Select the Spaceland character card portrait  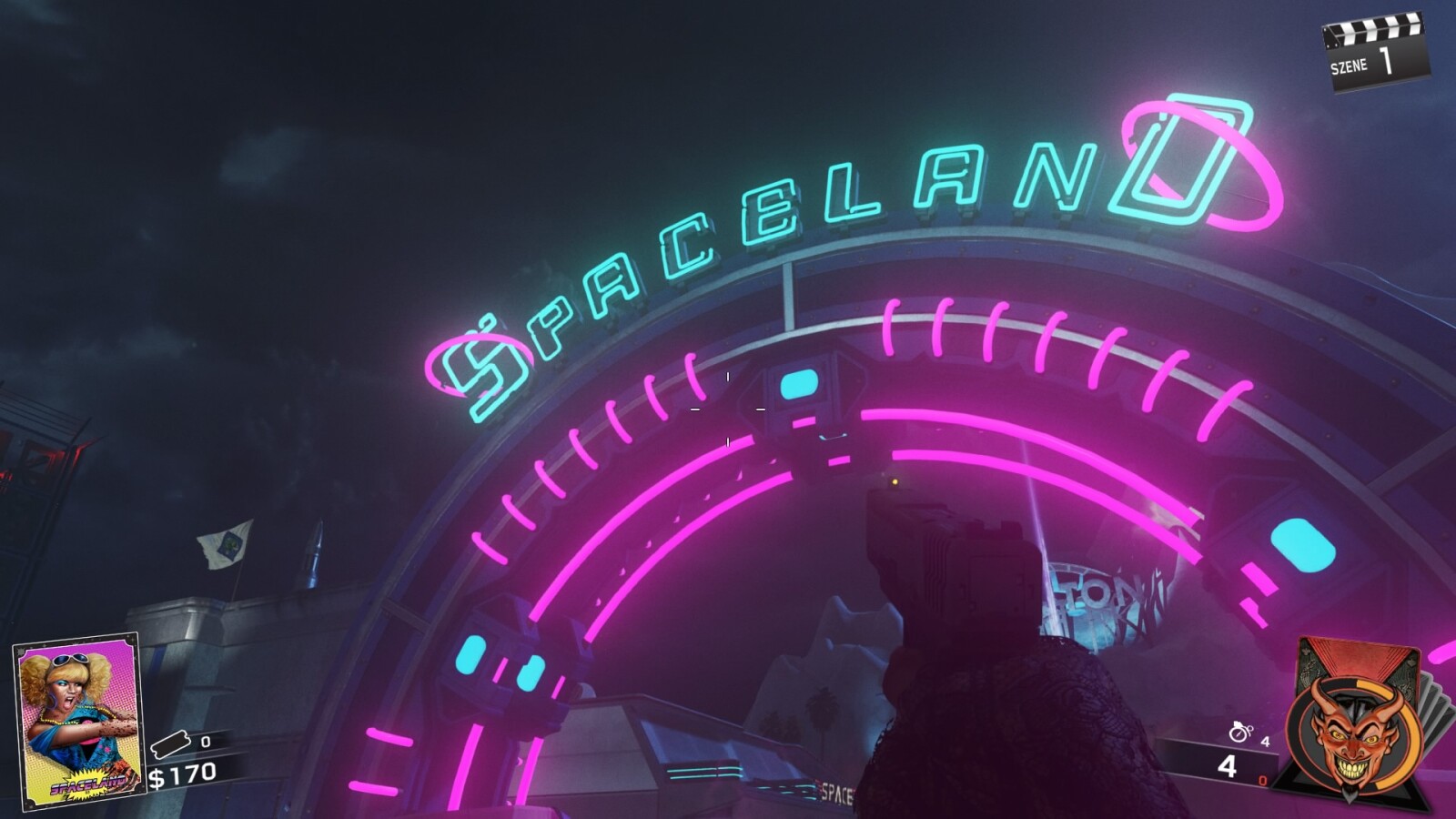(76, 719)
